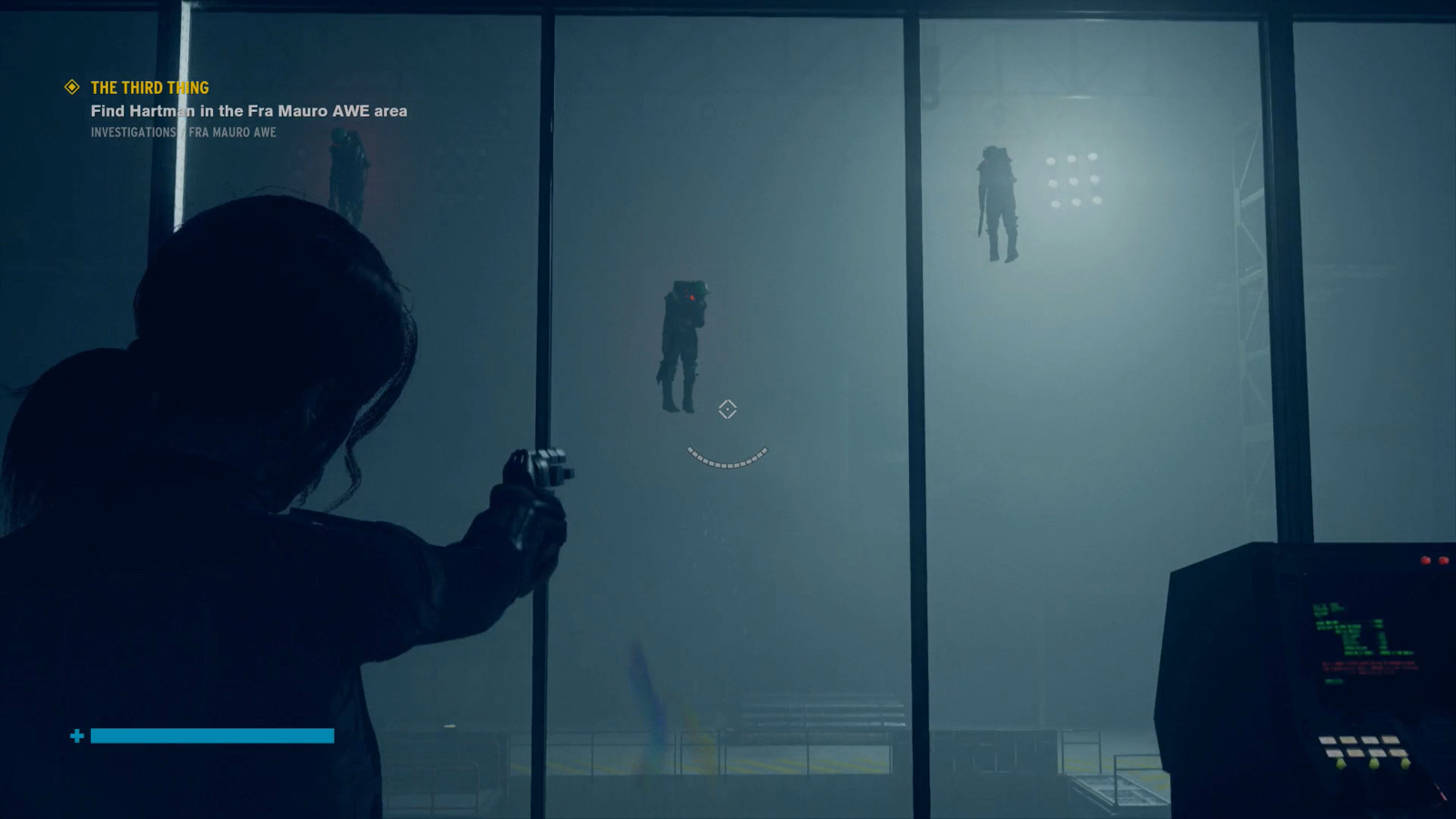Click the yellow mission diamond icon

coord(70,87)
